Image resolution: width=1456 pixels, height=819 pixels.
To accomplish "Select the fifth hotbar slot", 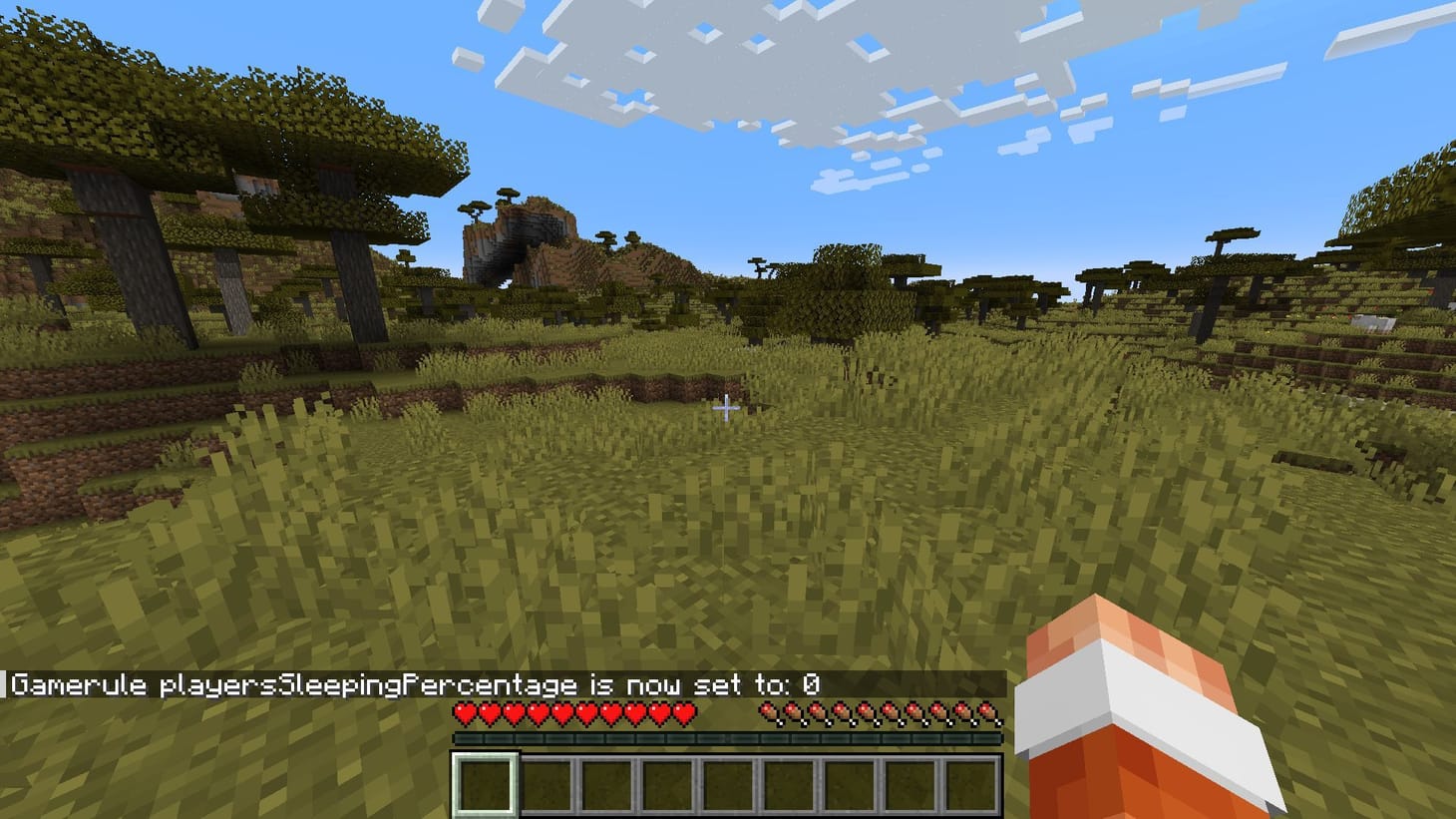I will tap(728, 783).
